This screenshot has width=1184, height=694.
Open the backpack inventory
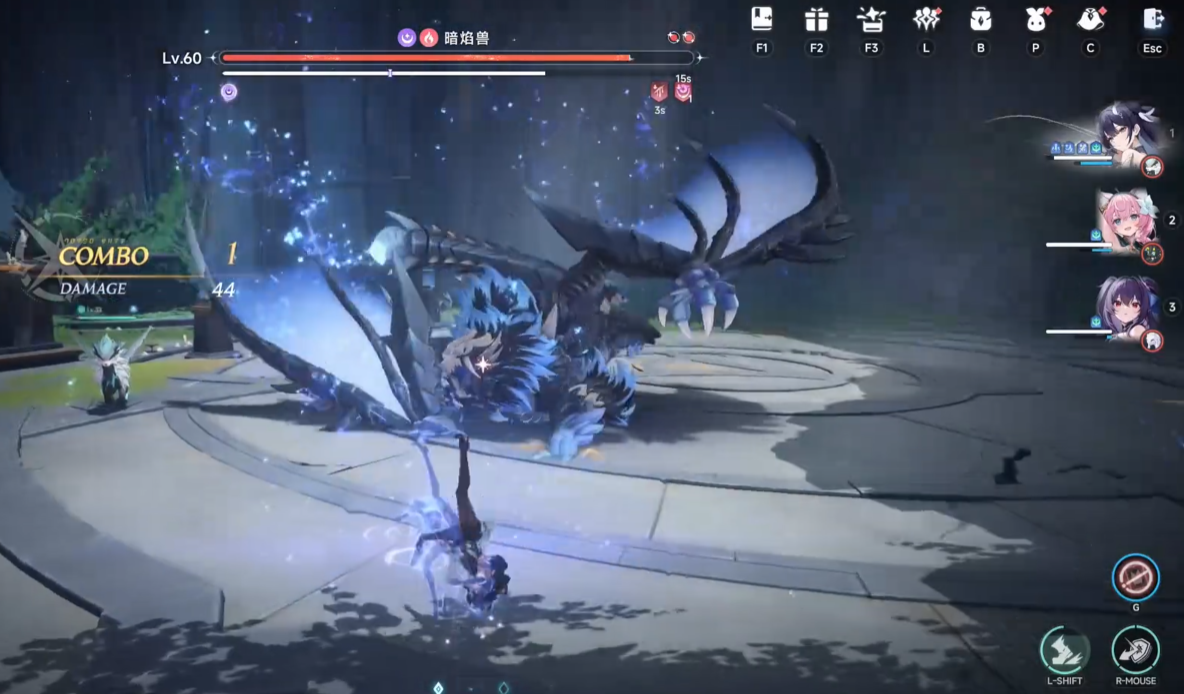[980, 20]
